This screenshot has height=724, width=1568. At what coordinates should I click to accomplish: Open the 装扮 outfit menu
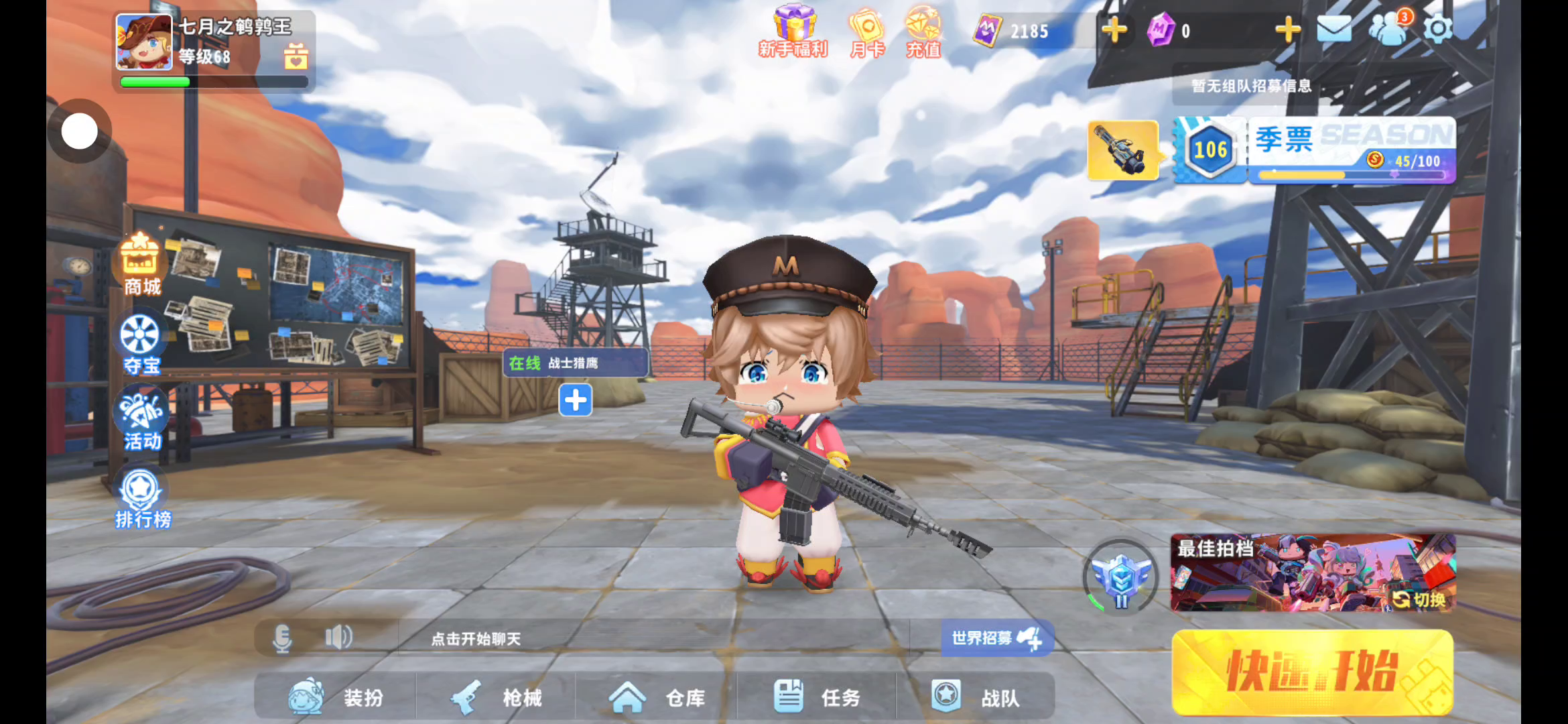(x=336, y=697)
